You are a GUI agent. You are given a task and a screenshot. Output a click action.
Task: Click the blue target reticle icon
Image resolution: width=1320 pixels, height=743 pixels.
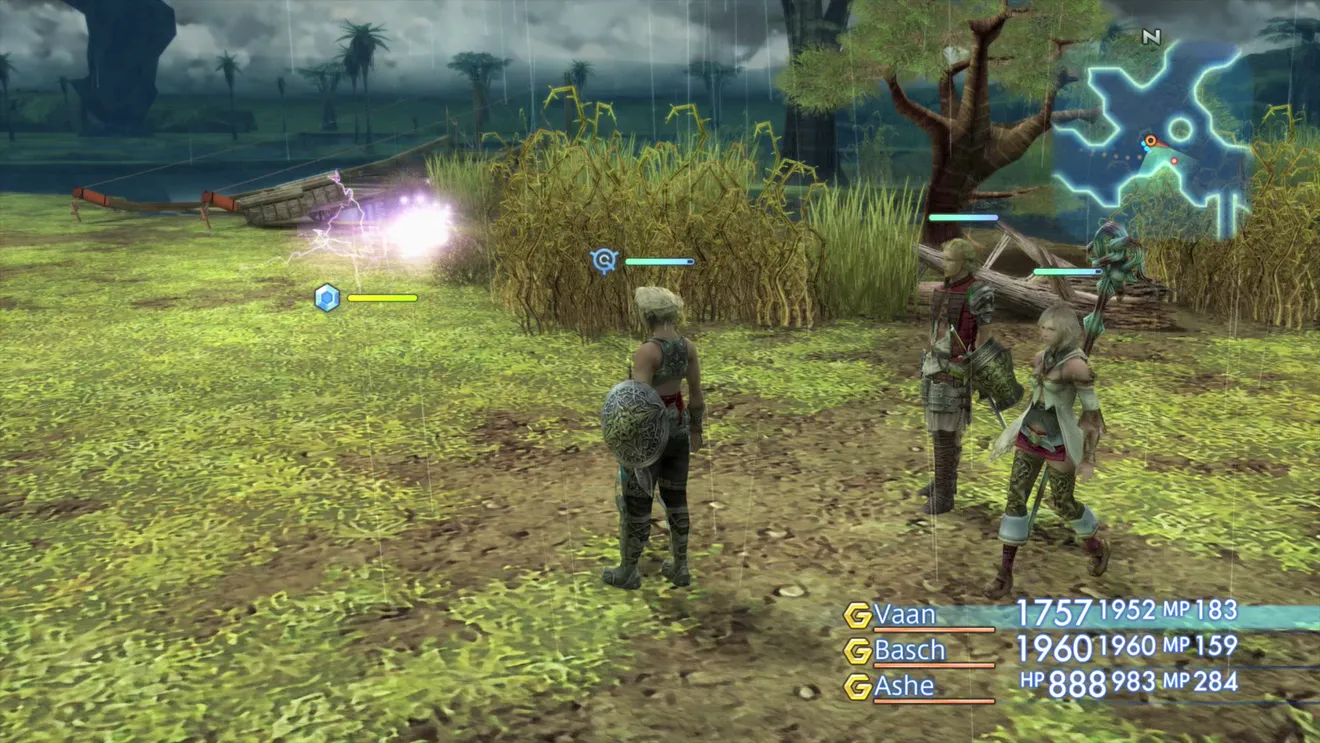(x=604, y=262)
